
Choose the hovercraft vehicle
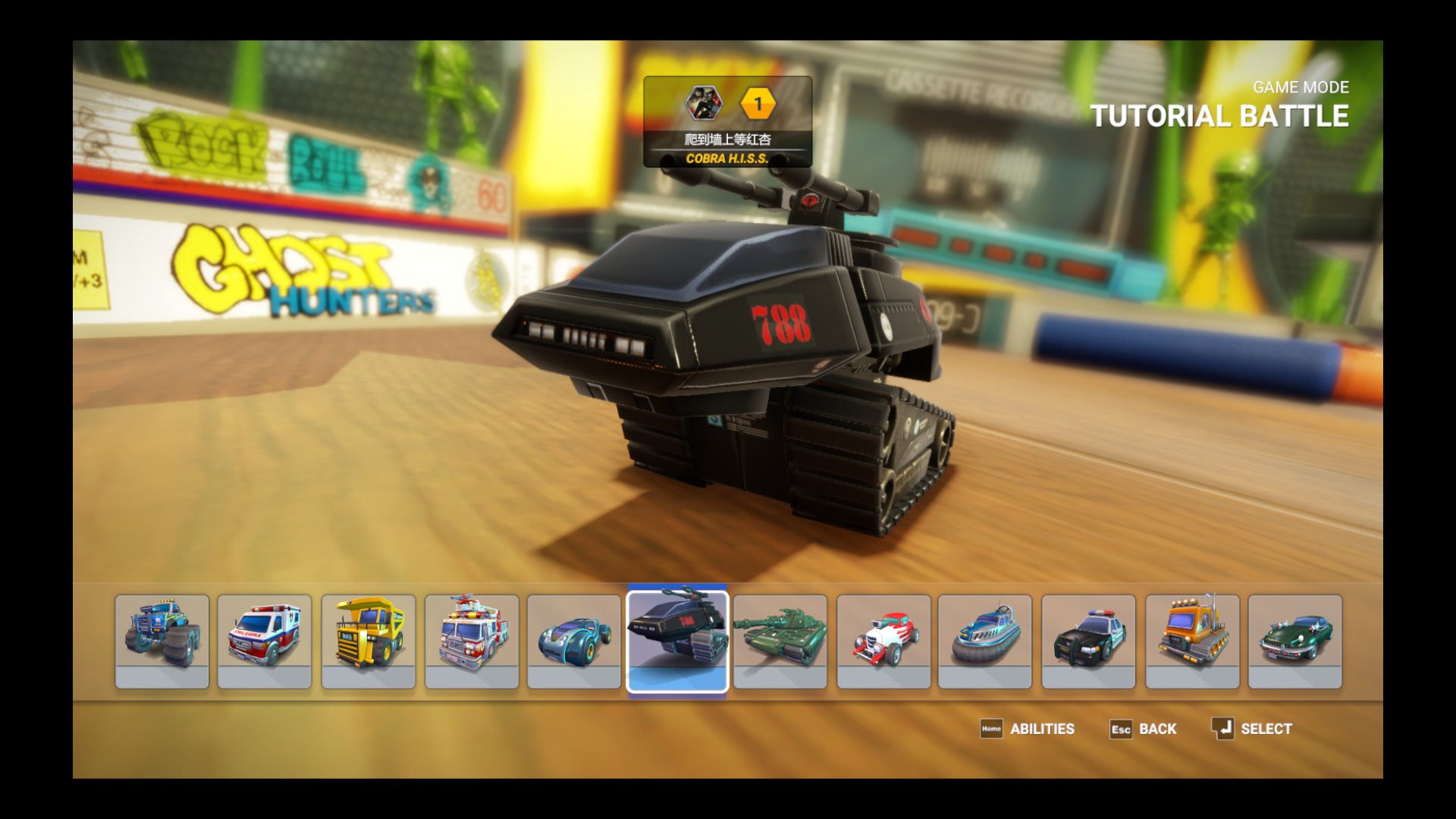pos(985,641)
